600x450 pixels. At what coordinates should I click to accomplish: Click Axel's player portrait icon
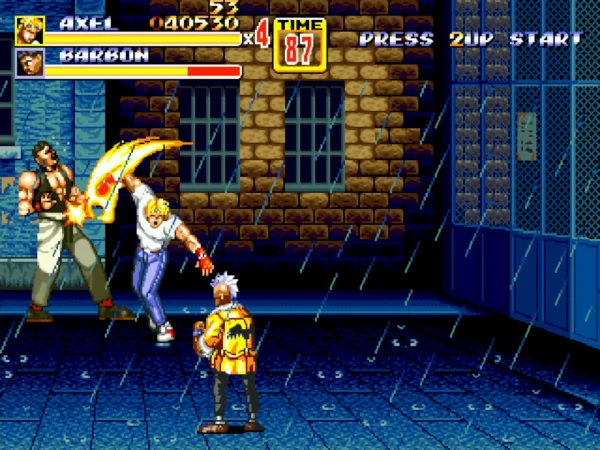coord(29,30)
